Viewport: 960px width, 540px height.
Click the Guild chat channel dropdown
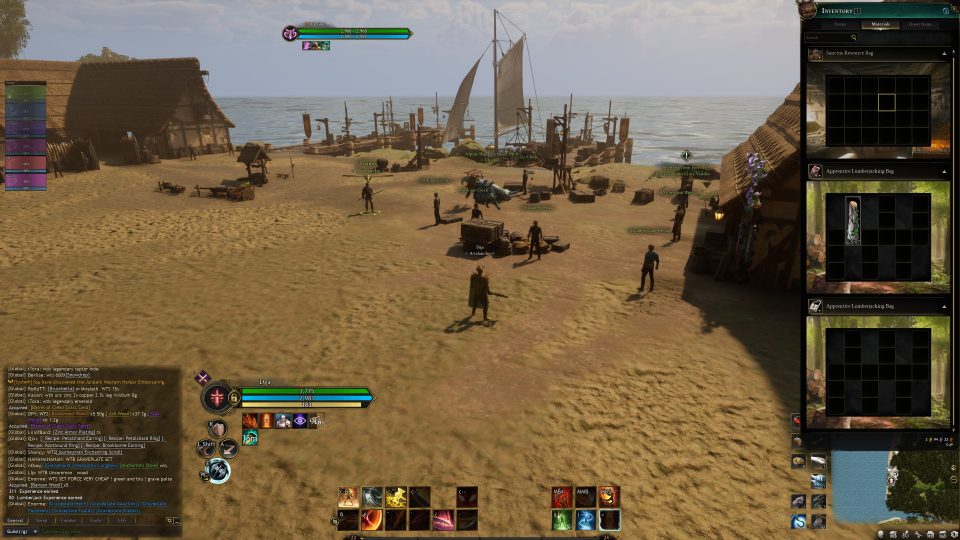pyautogui.click(x=20, y=531)
